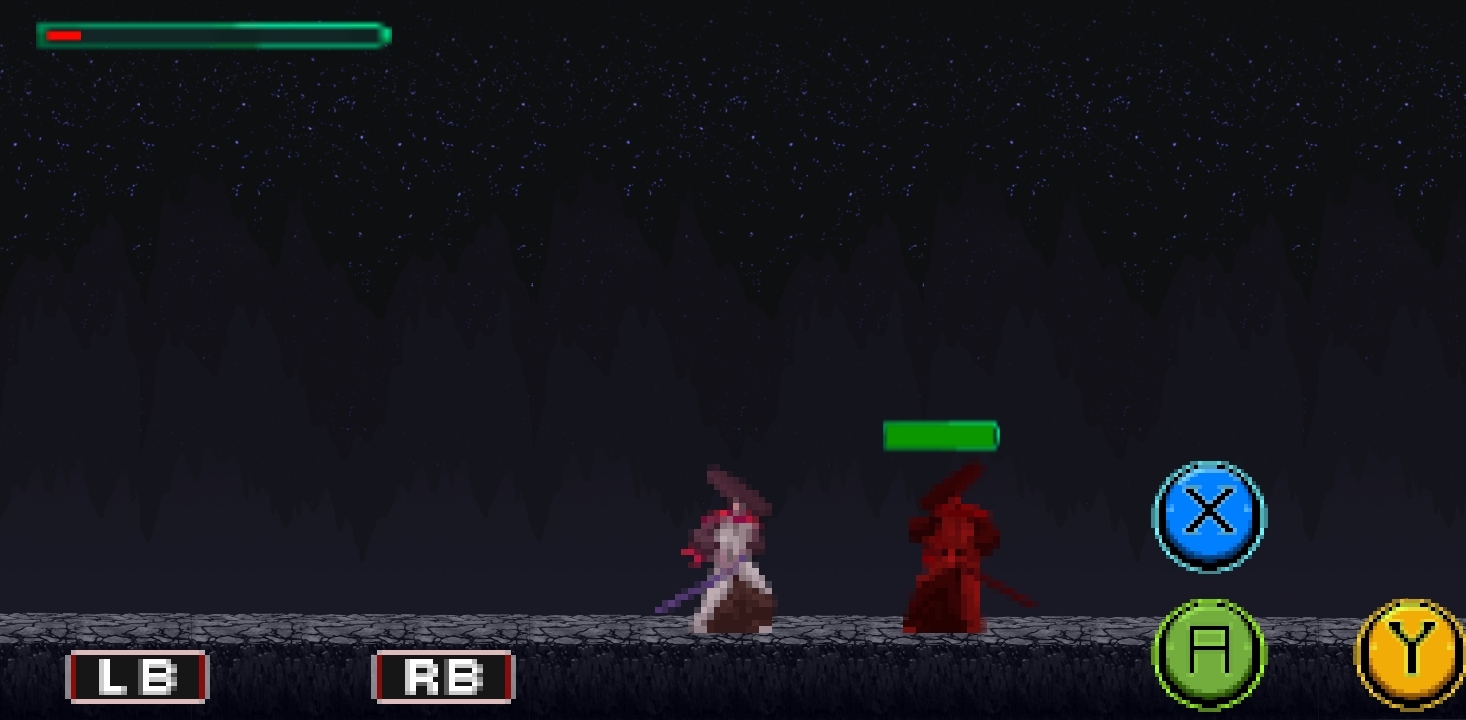Click the enemy's green health bar
1466x720 pixels.
[x=940, y=435]
